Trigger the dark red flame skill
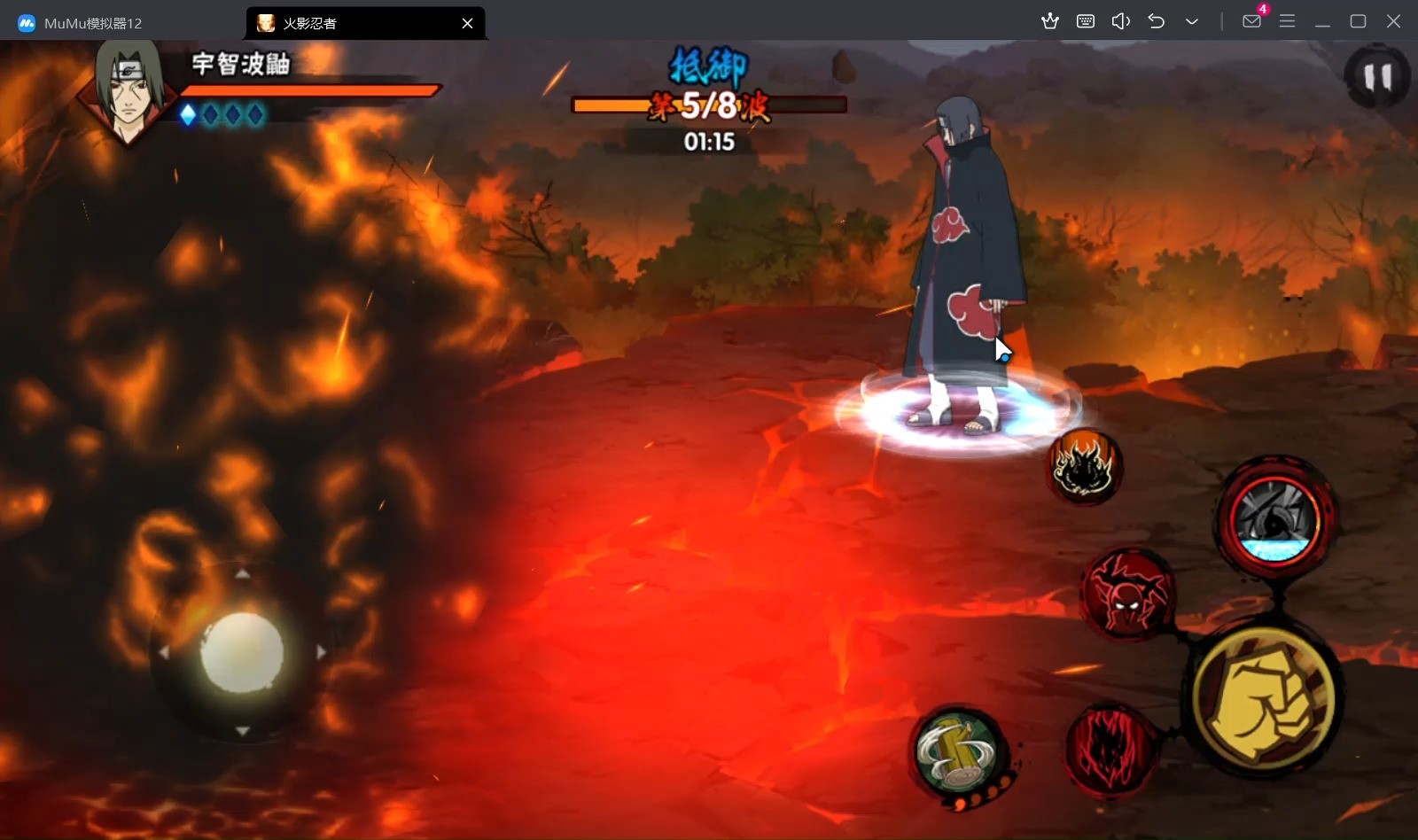The width and height of the screenshot is (1418, 840). (x=1110, y=750)
